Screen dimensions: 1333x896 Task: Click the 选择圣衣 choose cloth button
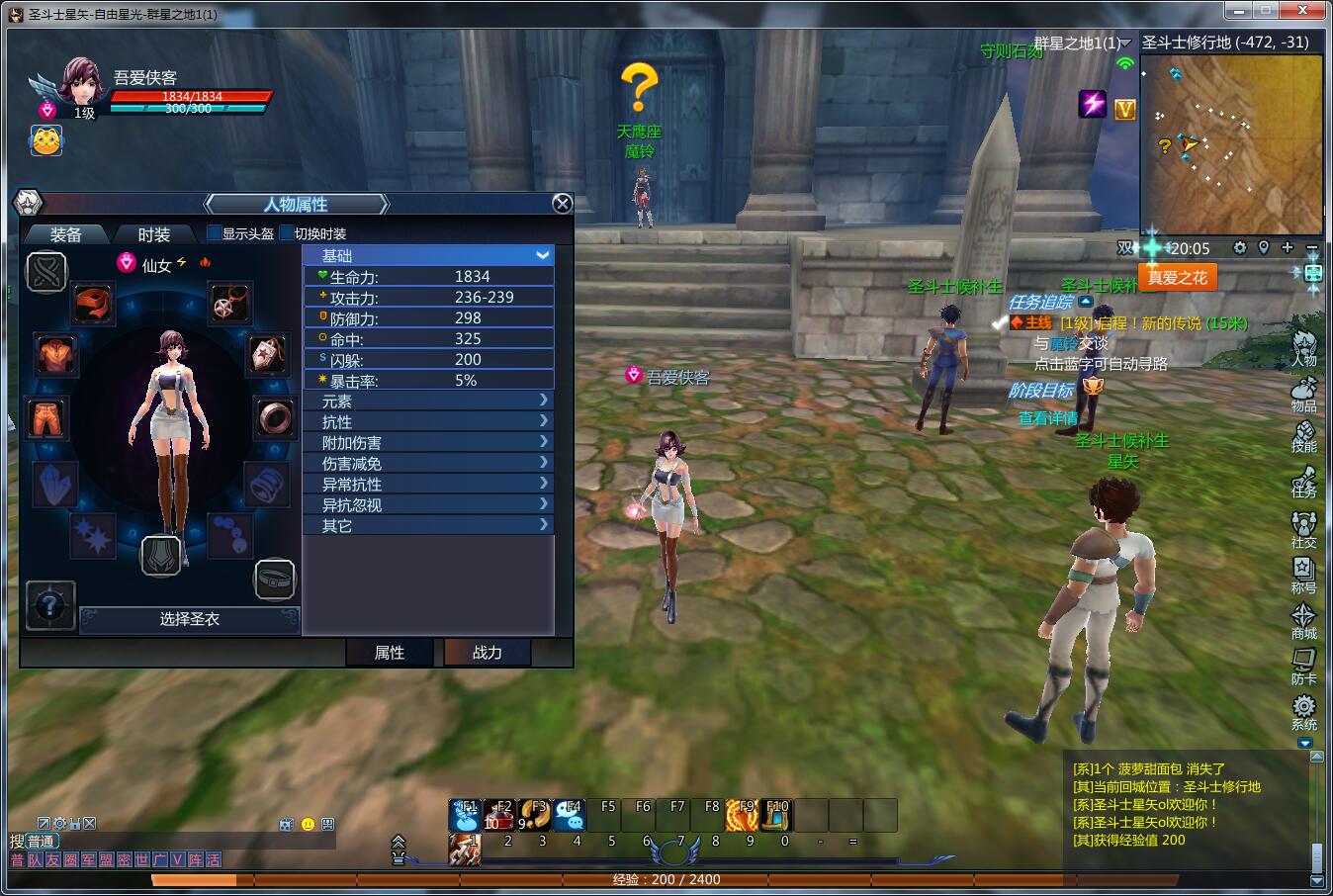pos(190,619)
